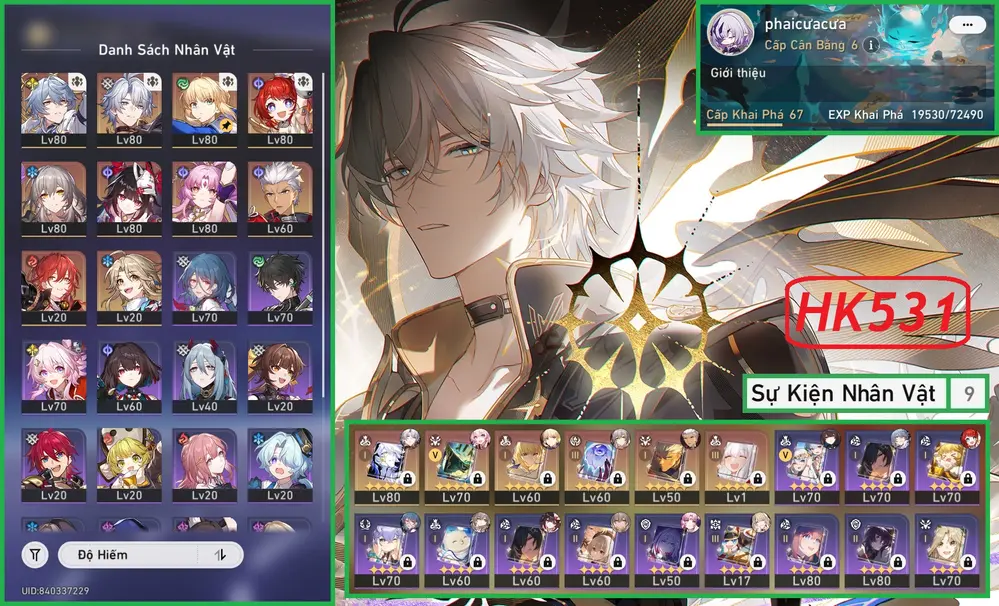Toggle the sort order arrows button
999x606 pixels.
[x=220, y=554]
